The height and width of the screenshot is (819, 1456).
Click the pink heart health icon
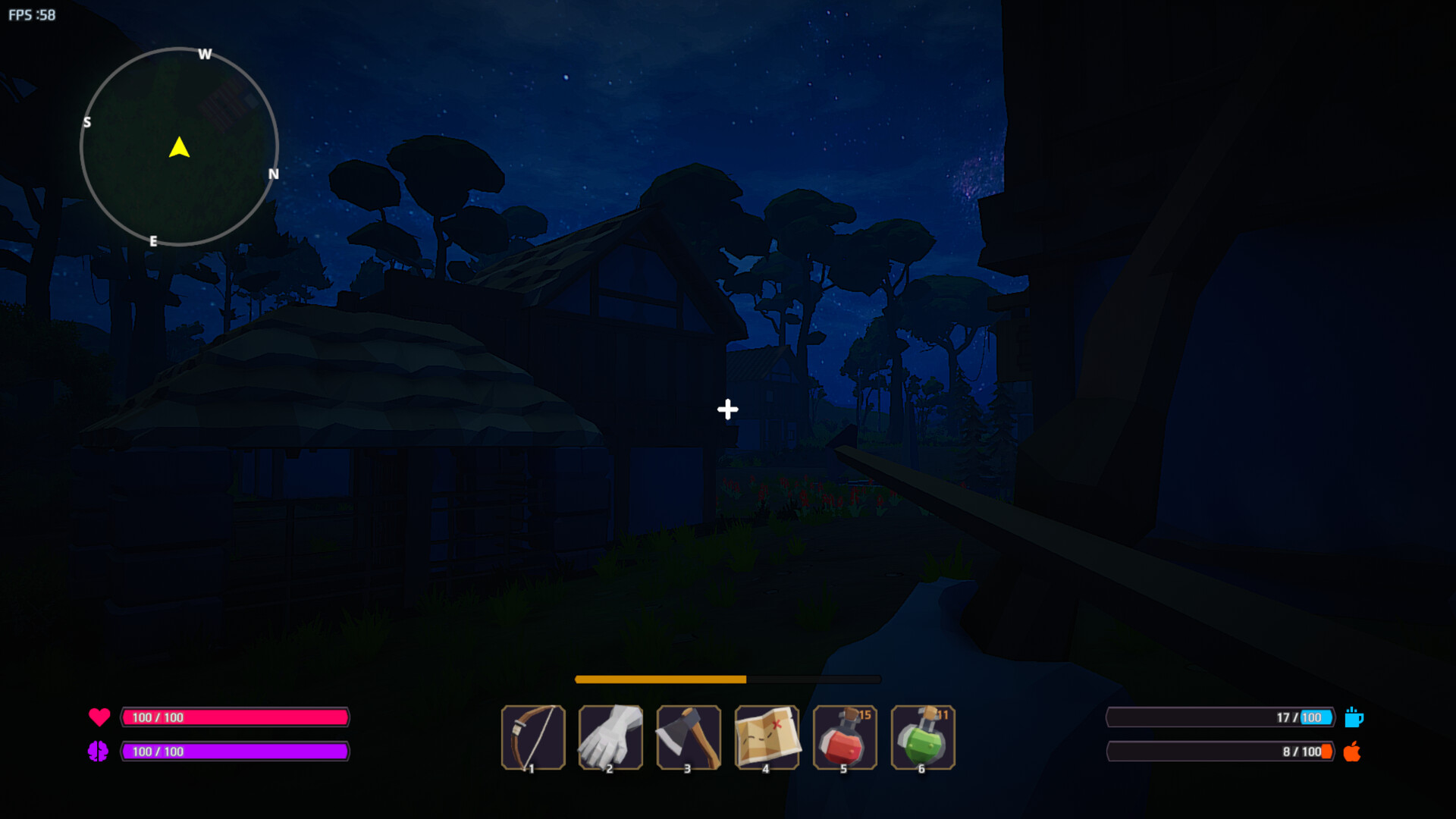coord(99,716)
